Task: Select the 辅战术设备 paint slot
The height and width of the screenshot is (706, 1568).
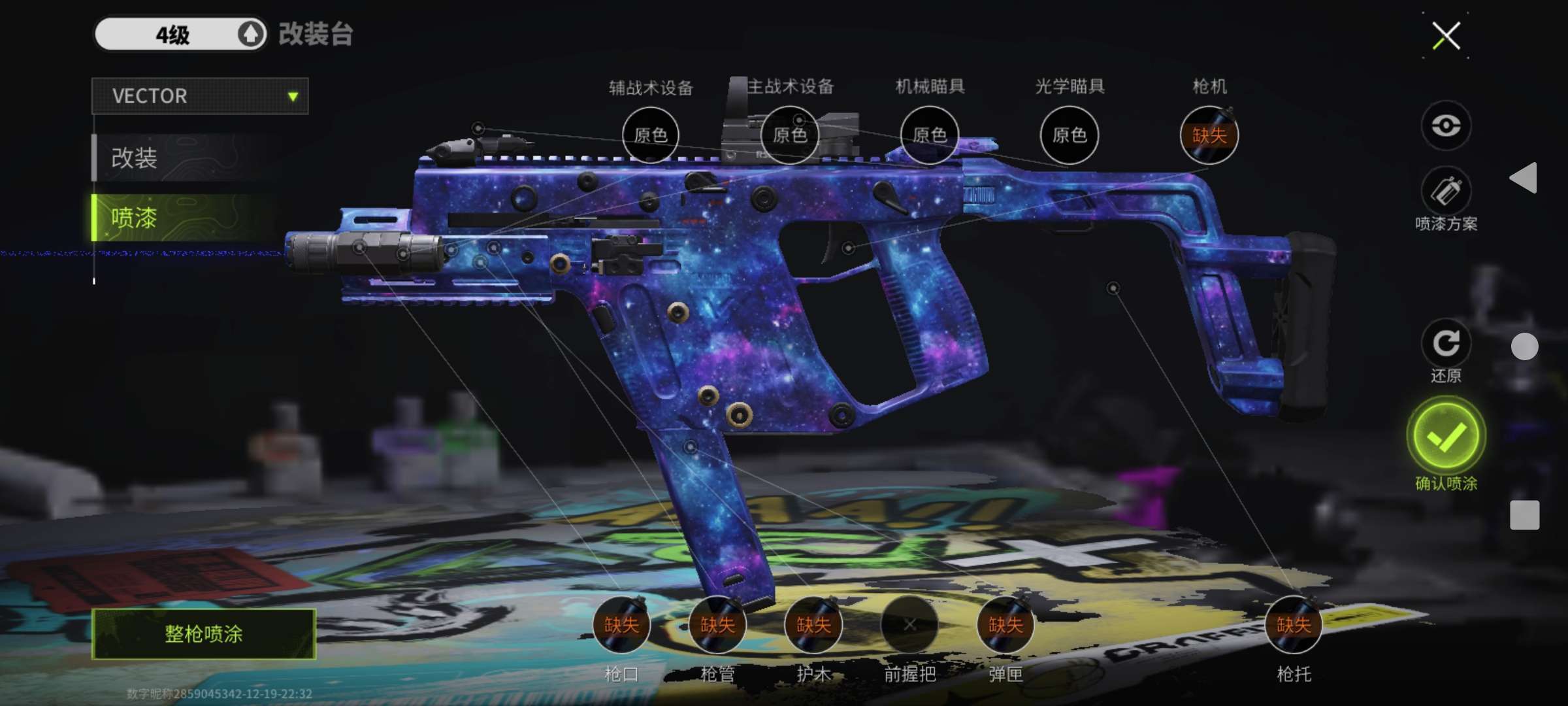Action: pyautogui.click(x=651, y=135)
